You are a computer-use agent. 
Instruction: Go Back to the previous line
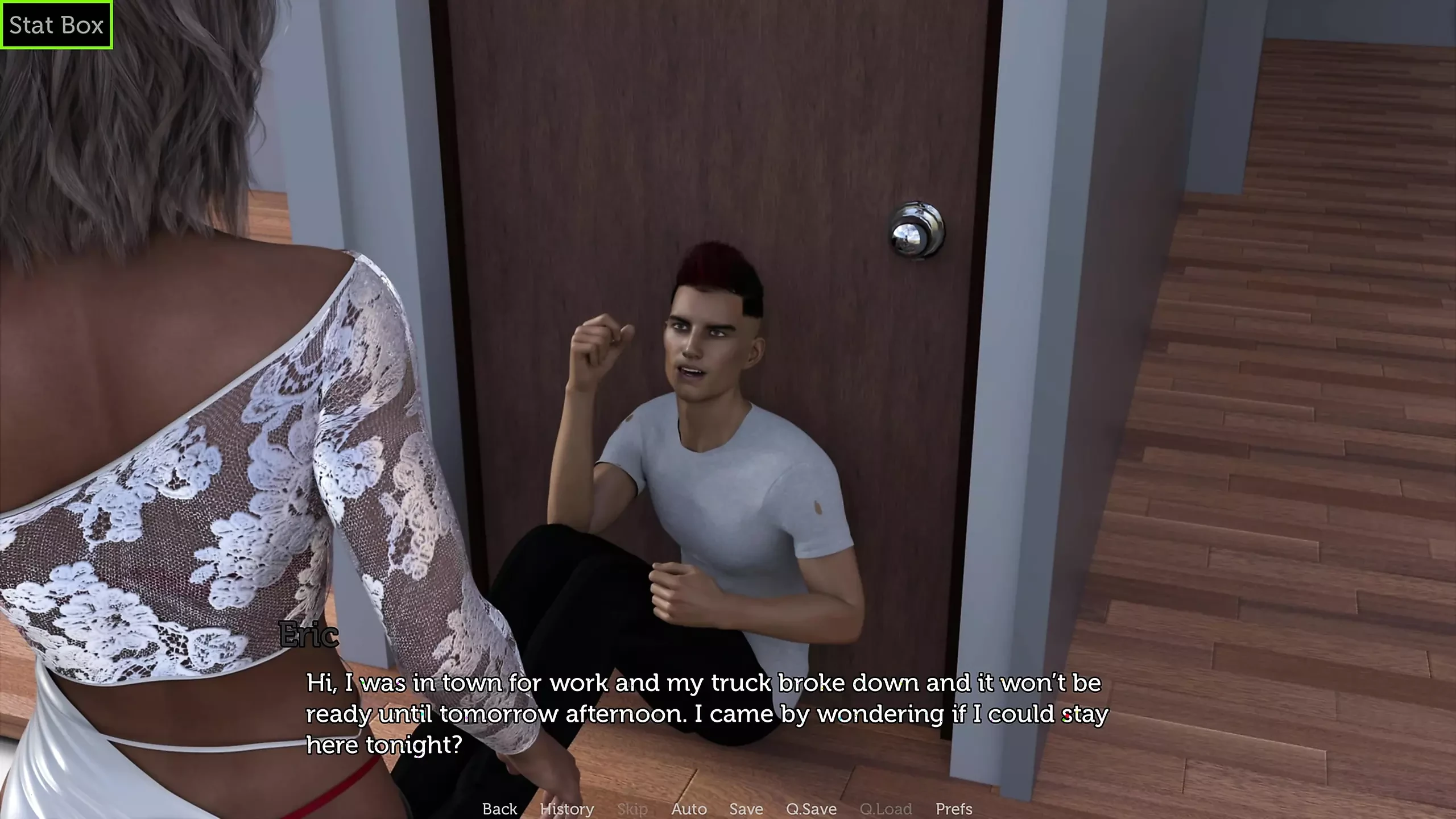click(499, 808)
